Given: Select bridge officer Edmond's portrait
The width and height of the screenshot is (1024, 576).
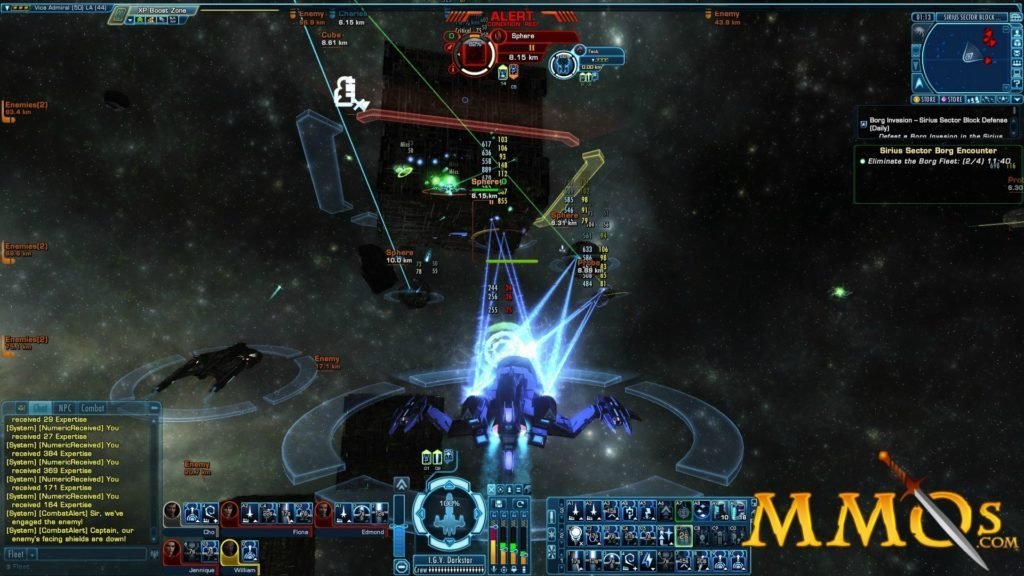Looking at the screenshot, I should tap(324, 512).
